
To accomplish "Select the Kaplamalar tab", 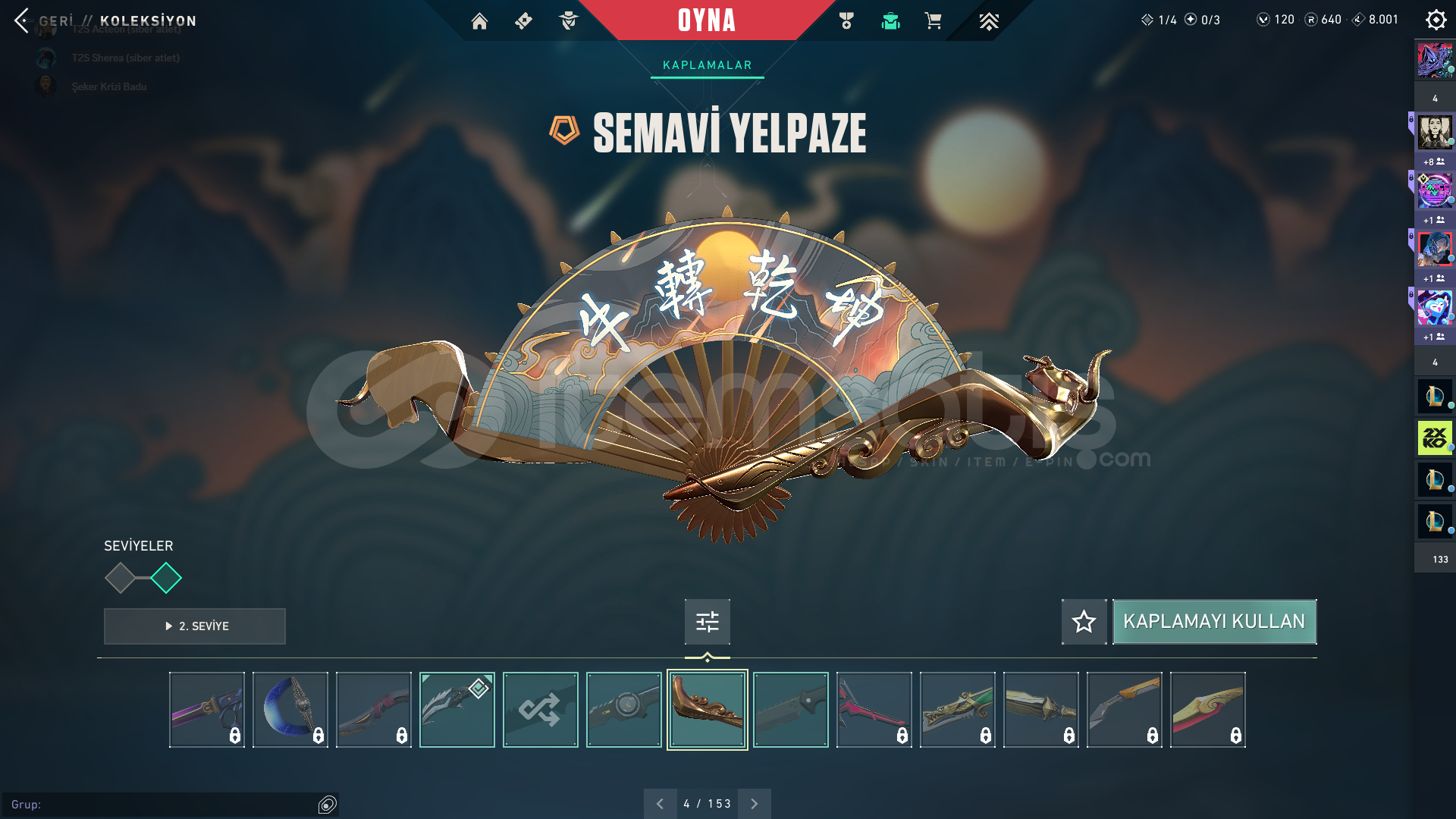I will point(707,65).
